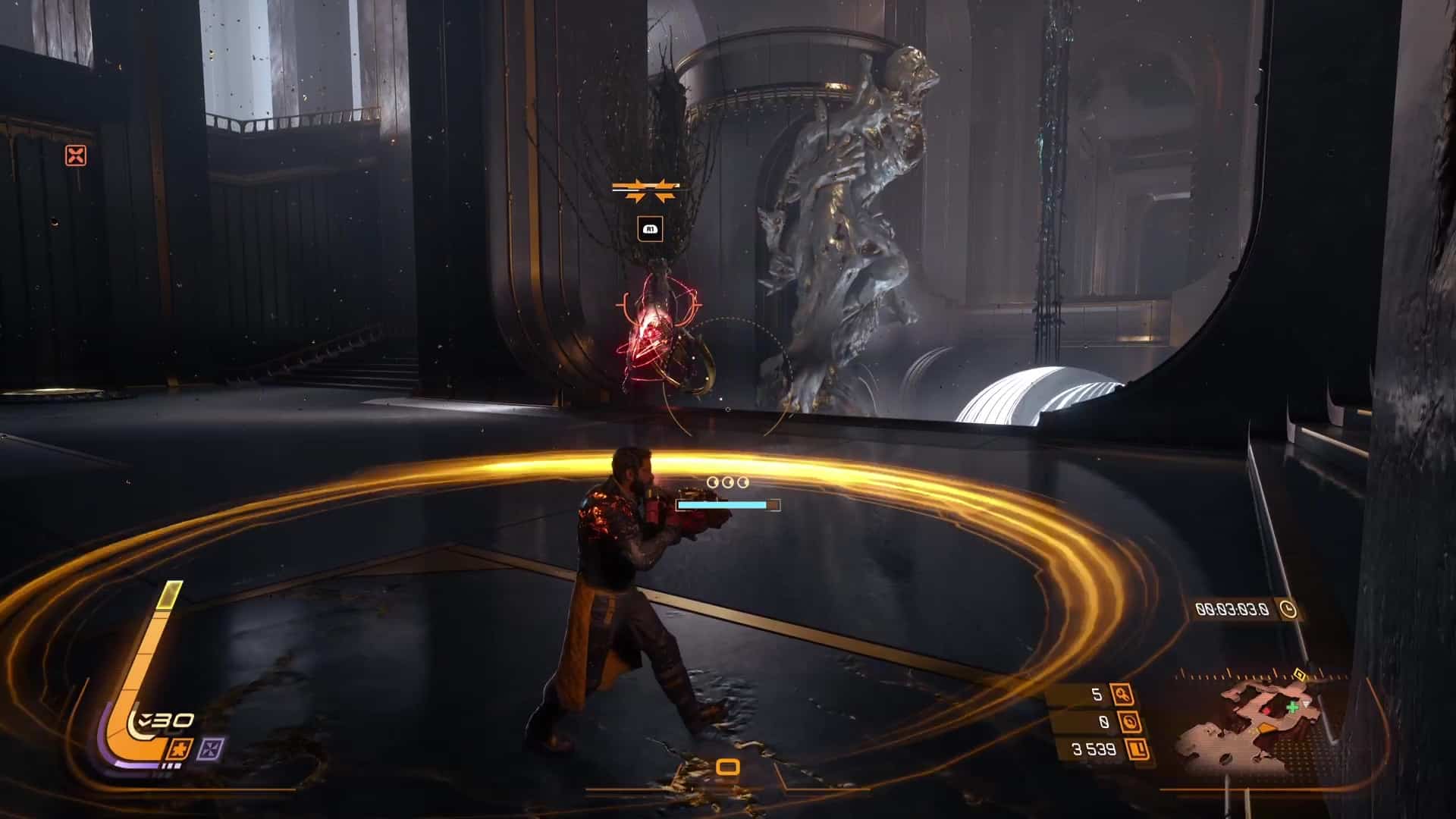Screen dimensions: 1456x819
Task: Select the round coin resource icon
Action: [x=1129, y=722]
